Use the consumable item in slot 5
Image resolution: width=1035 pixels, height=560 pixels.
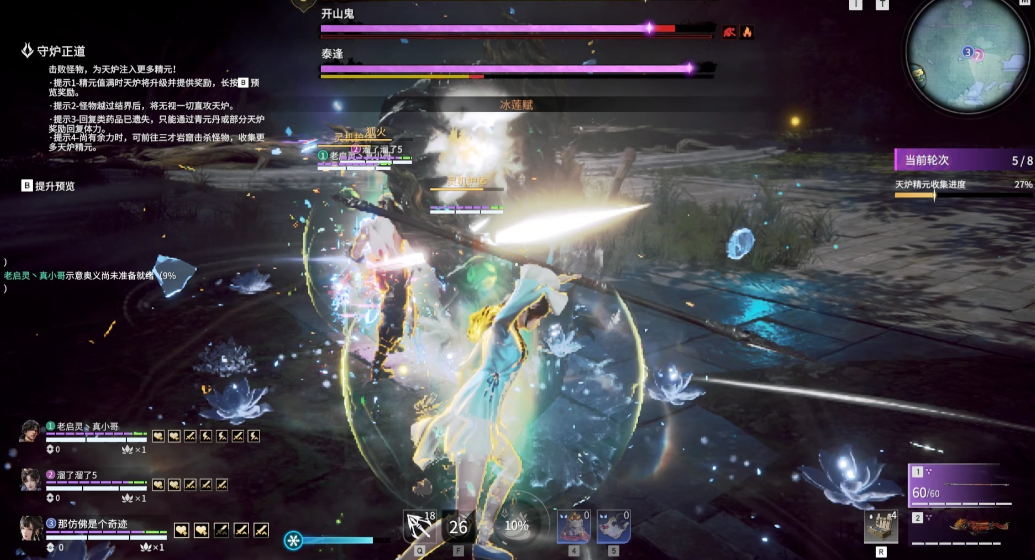(613, 526)
